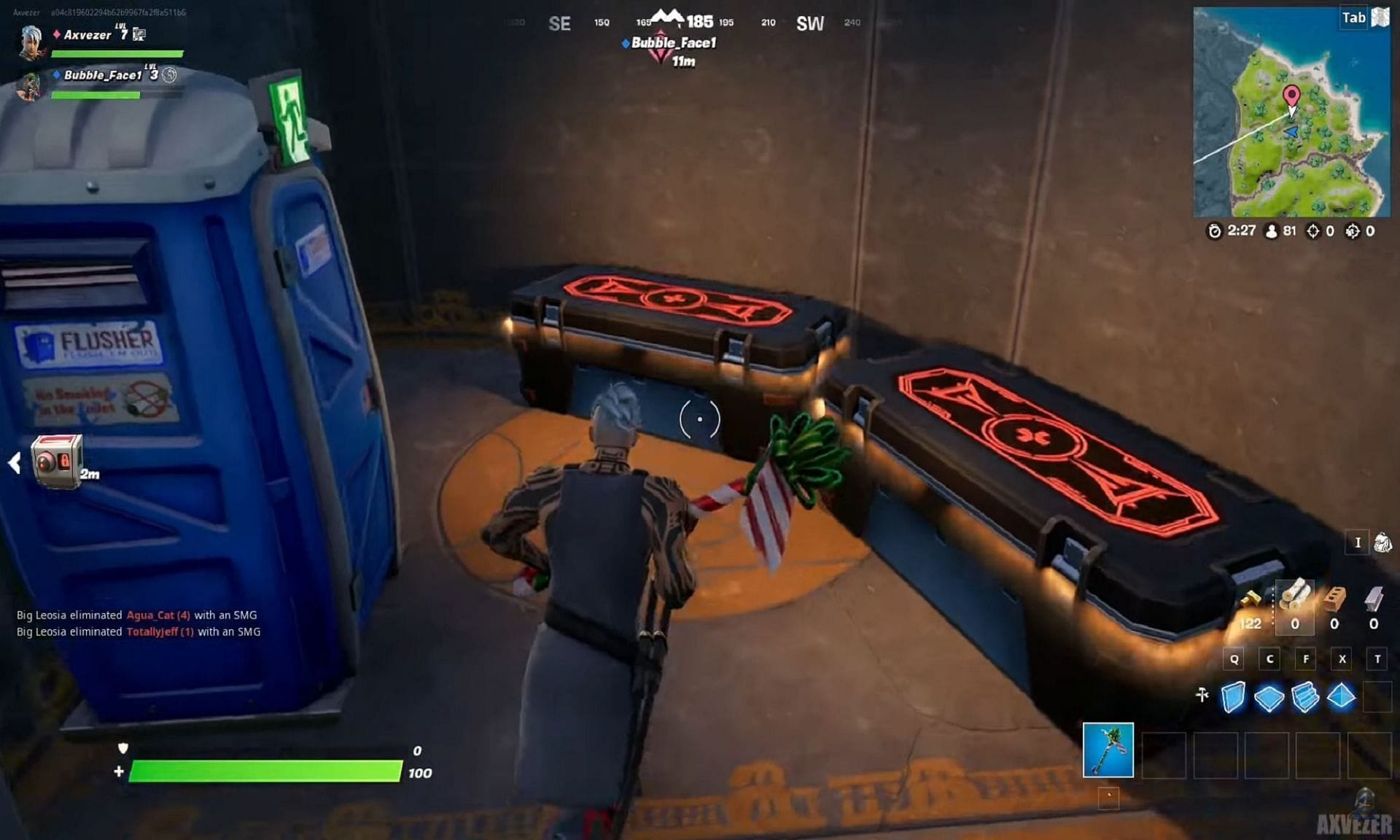The width and height of the screenshot is (1400, 840).
Task: Choose the wall building piece
Action: (x=1233, y=696)
